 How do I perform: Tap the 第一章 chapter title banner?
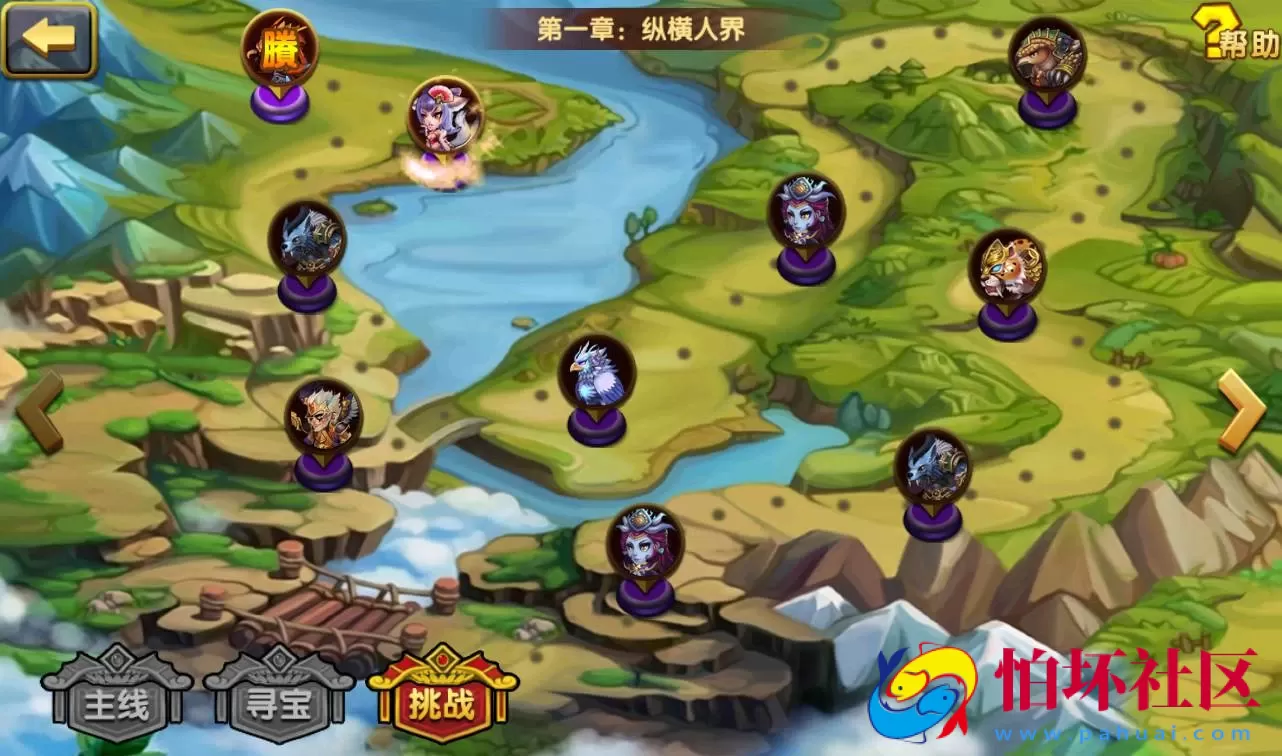[x=640, y=27]
